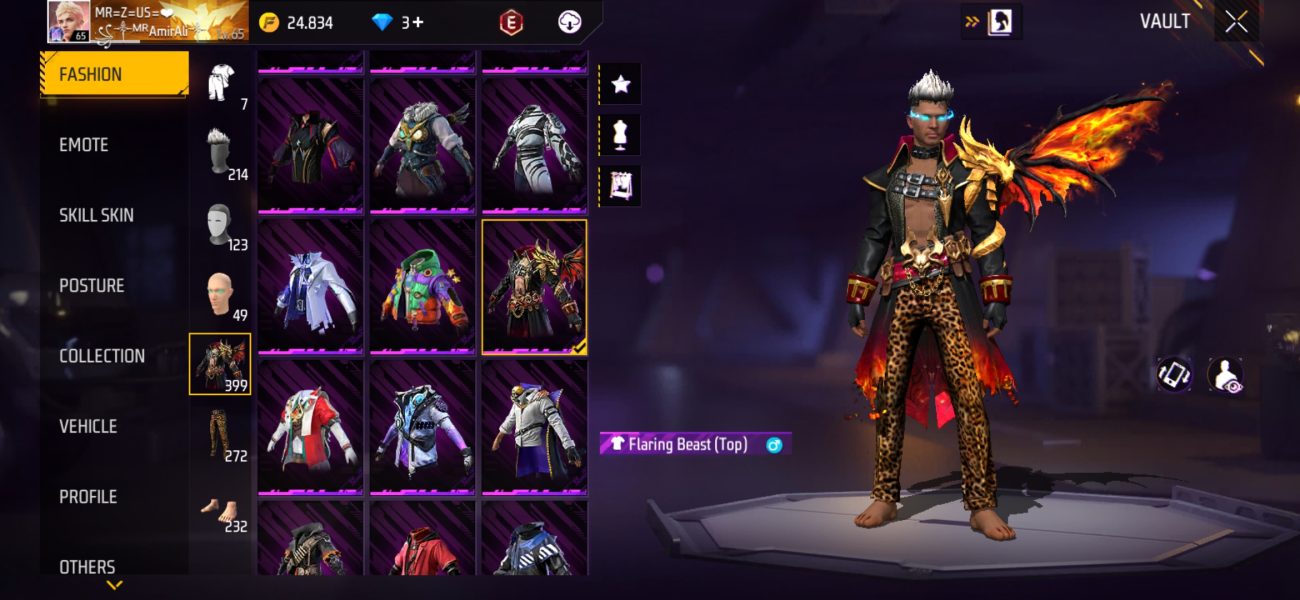Switch to the Others category
Screen dimensions: 1300x600
87,566
